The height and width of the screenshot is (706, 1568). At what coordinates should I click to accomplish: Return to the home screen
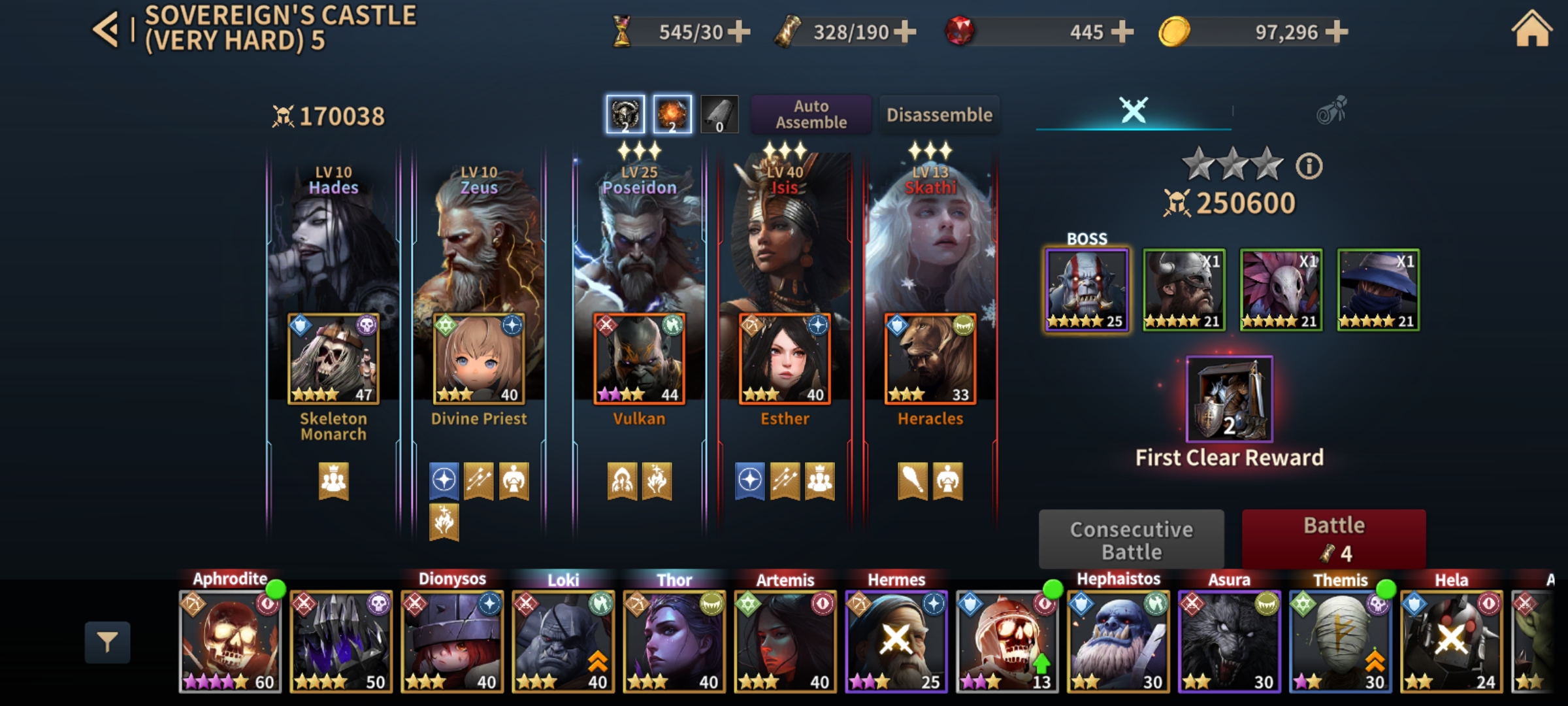1531,31
